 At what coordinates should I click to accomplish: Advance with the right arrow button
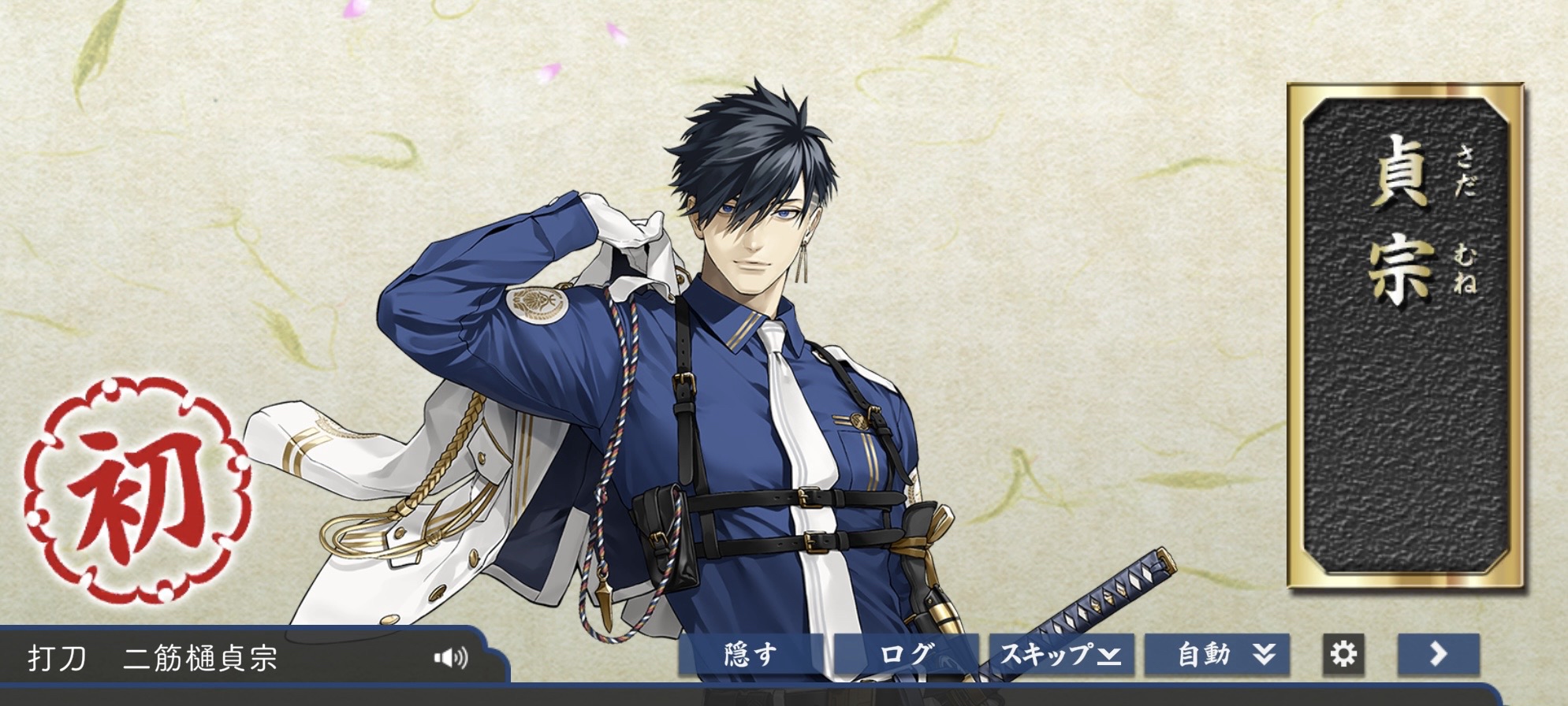[x=1438, y=655]
